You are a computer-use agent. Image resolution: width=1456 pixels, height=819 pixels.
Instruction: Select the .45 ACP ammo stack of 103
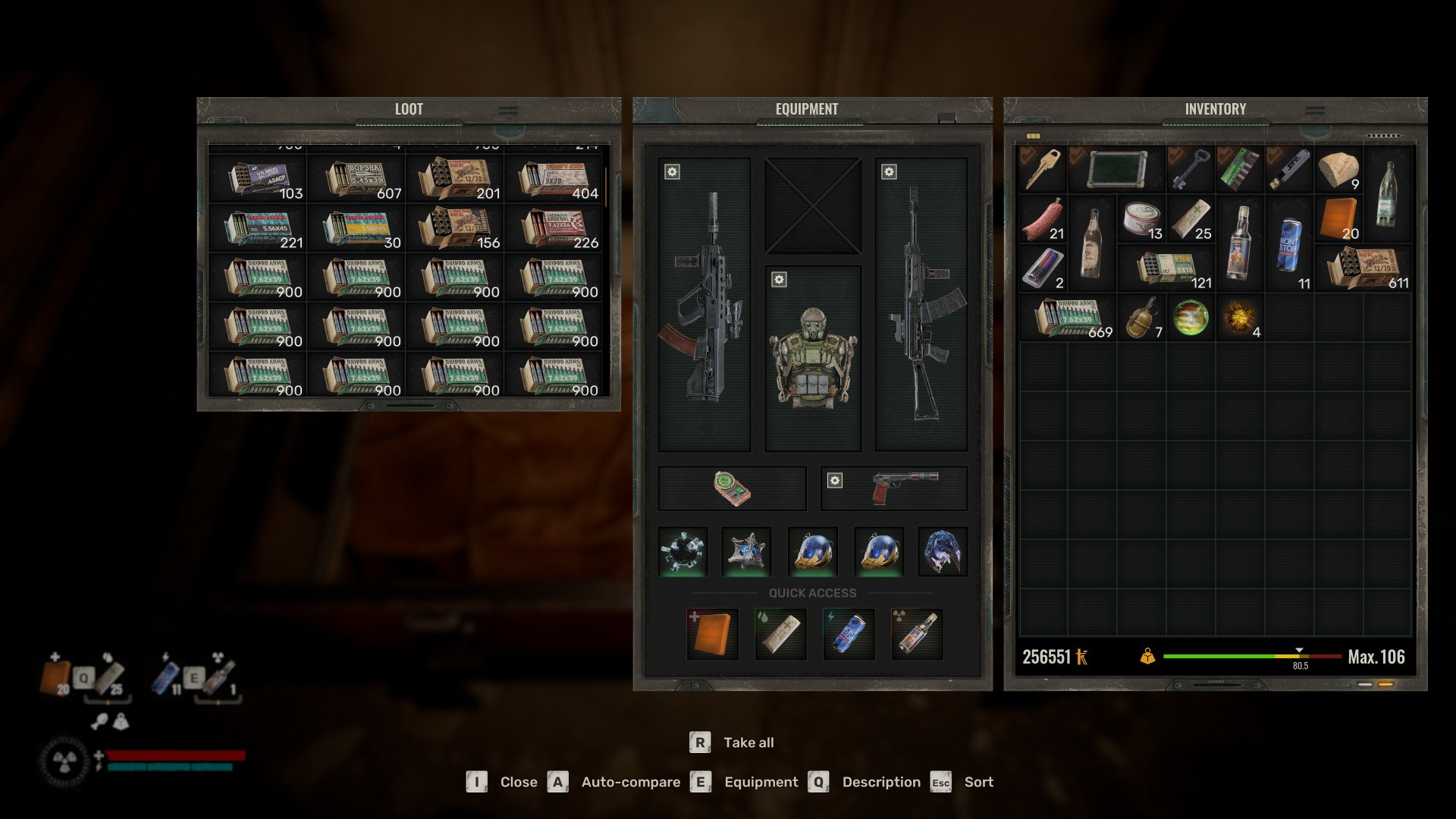pyautogui.click(x=258, y=180)
